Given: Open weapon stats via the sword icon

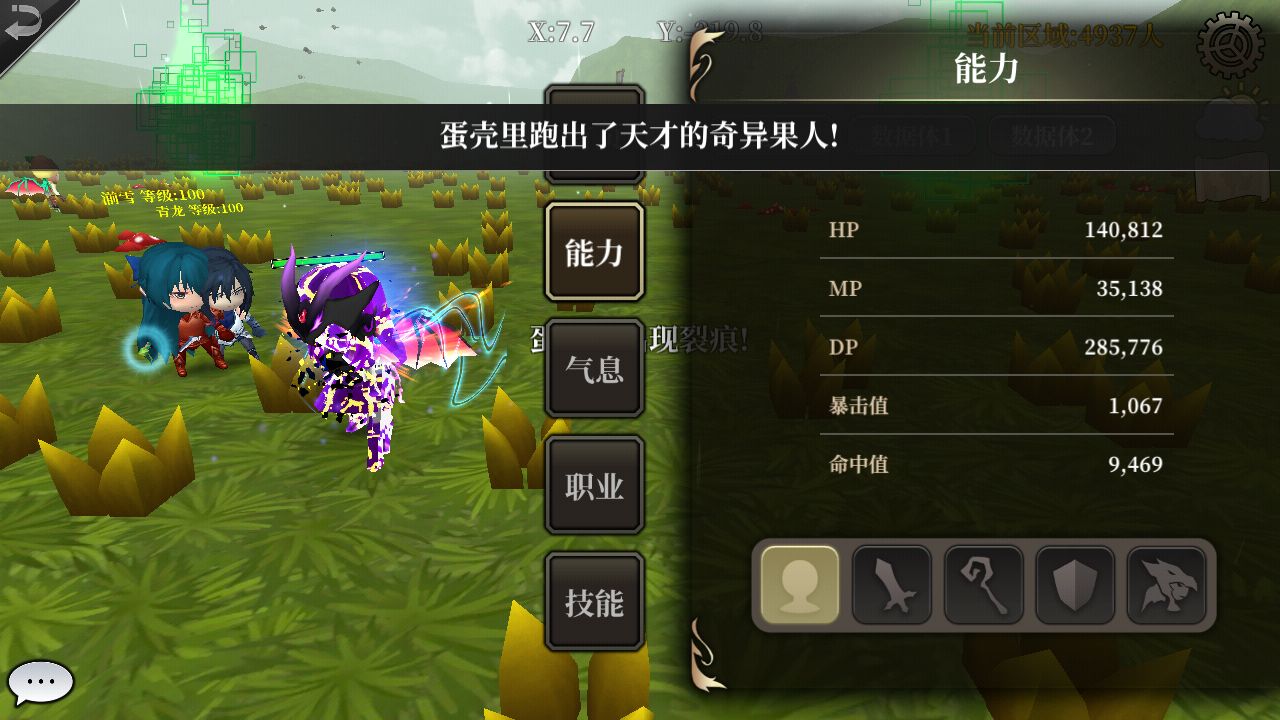Looking at the screenshot, I should point(890,588).
